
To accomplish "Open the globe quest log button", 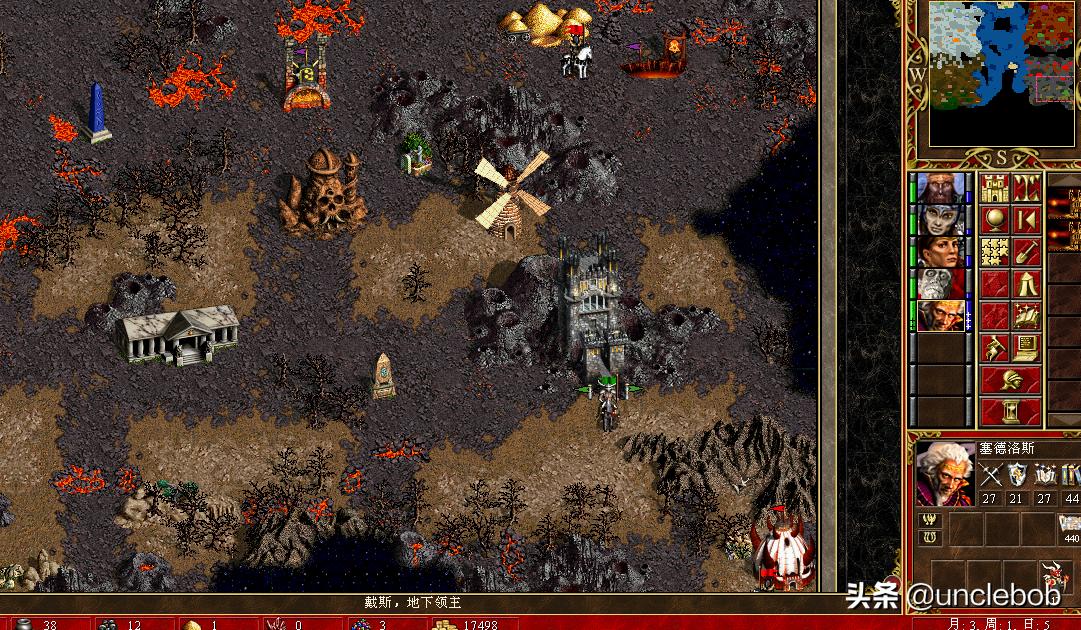I will [994, 220].
